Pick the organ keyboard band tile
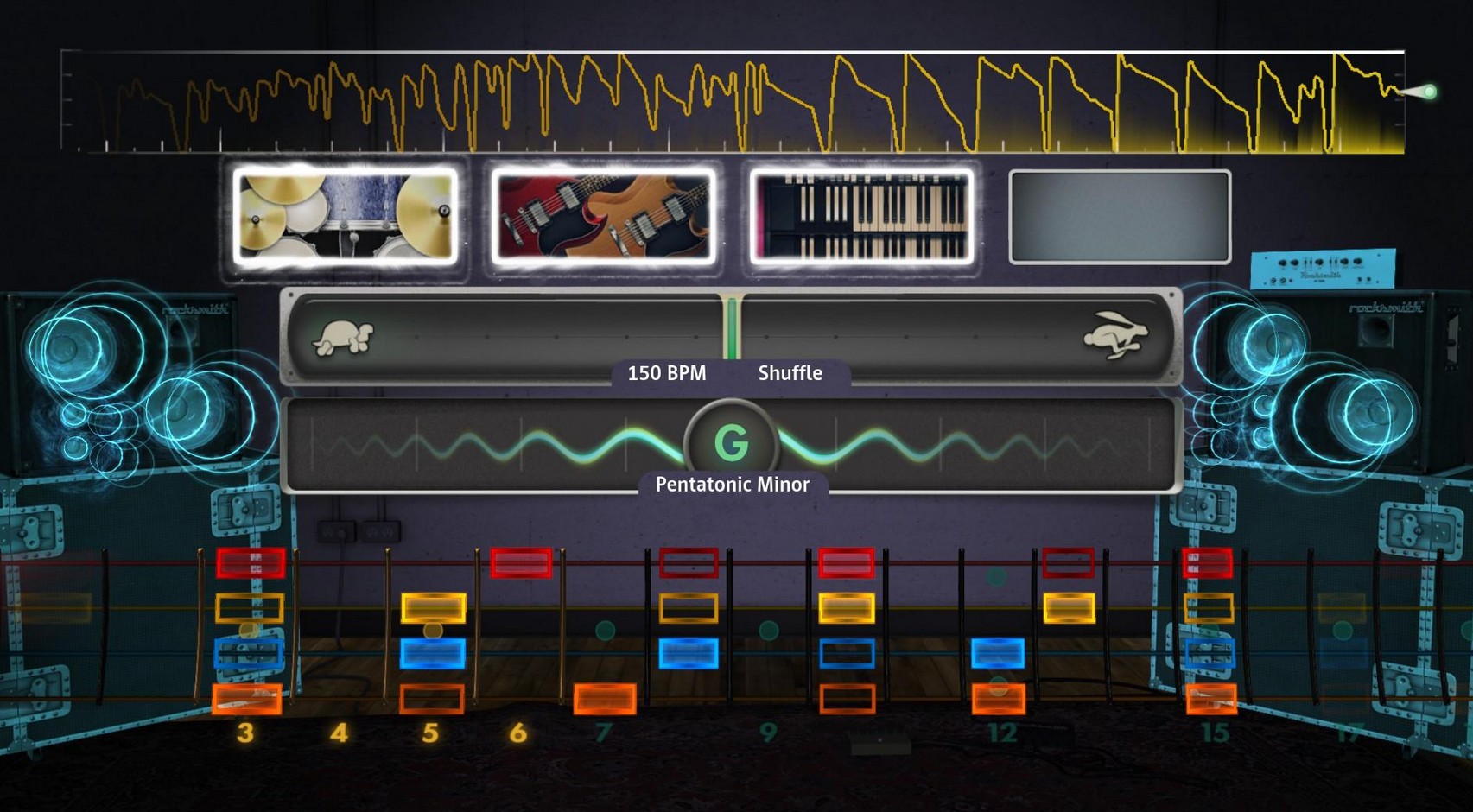The image size is (1473, 812). pyautogui.click(x=861, y=216)
